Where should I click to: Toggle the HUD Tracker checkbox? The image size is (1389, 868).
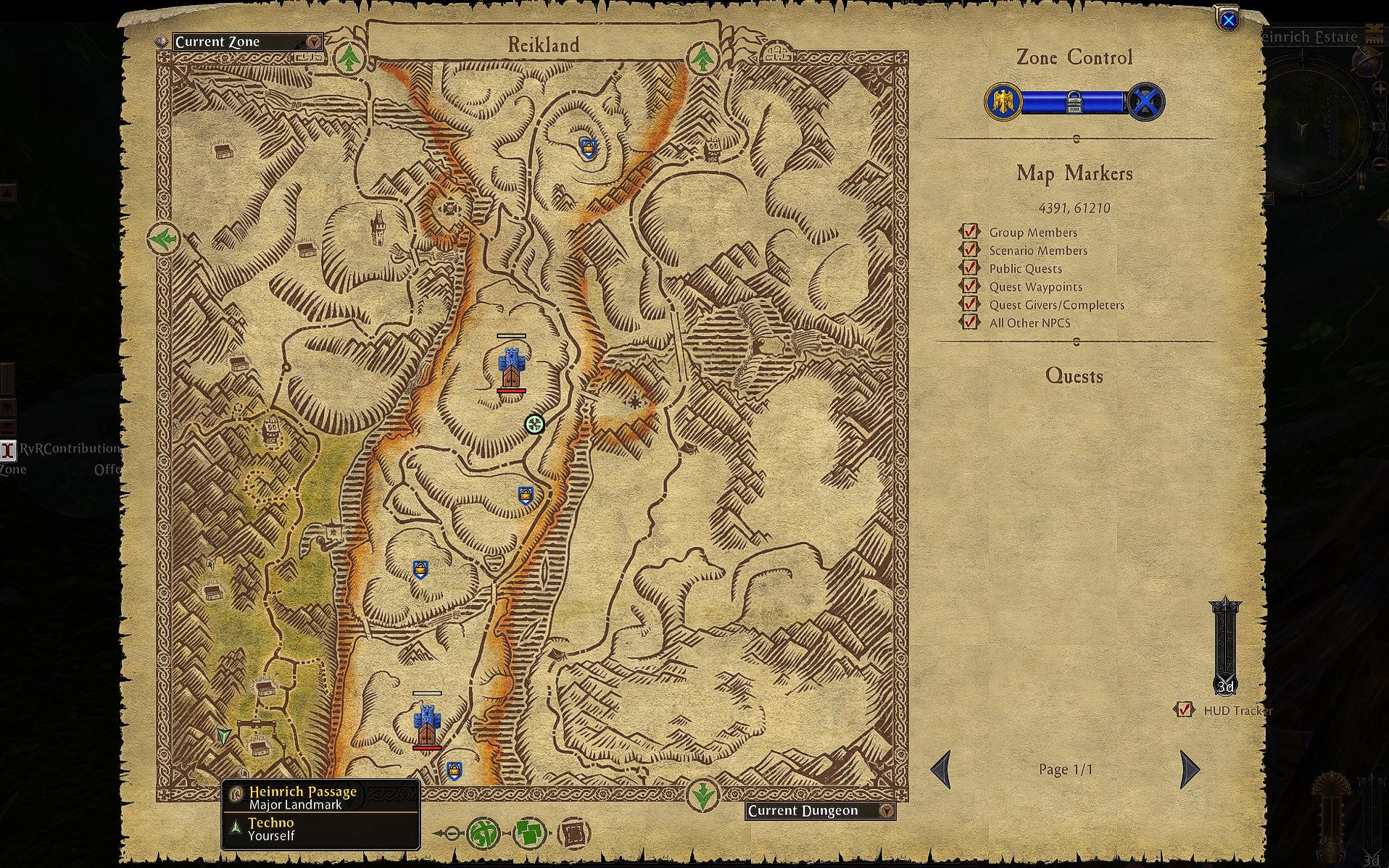[1185, 710]
